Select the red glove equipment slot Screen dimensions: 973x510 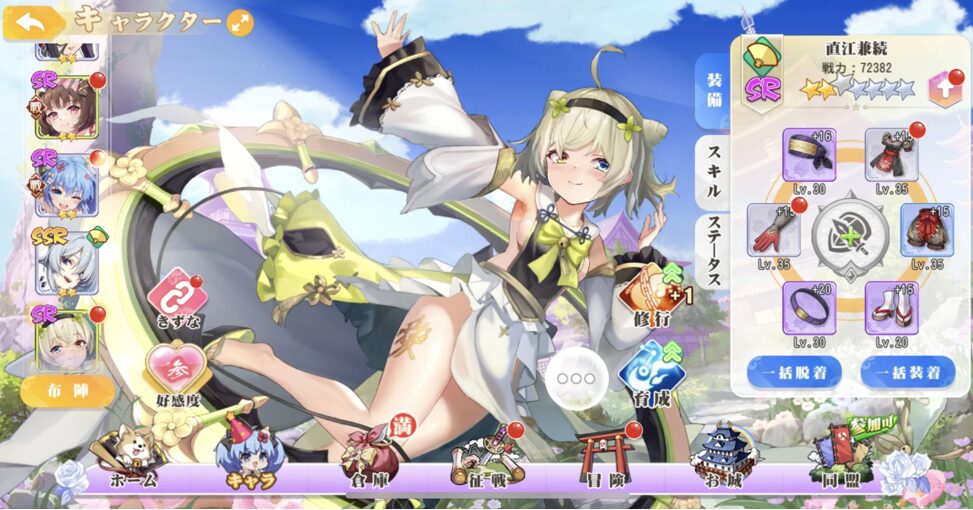773,229
